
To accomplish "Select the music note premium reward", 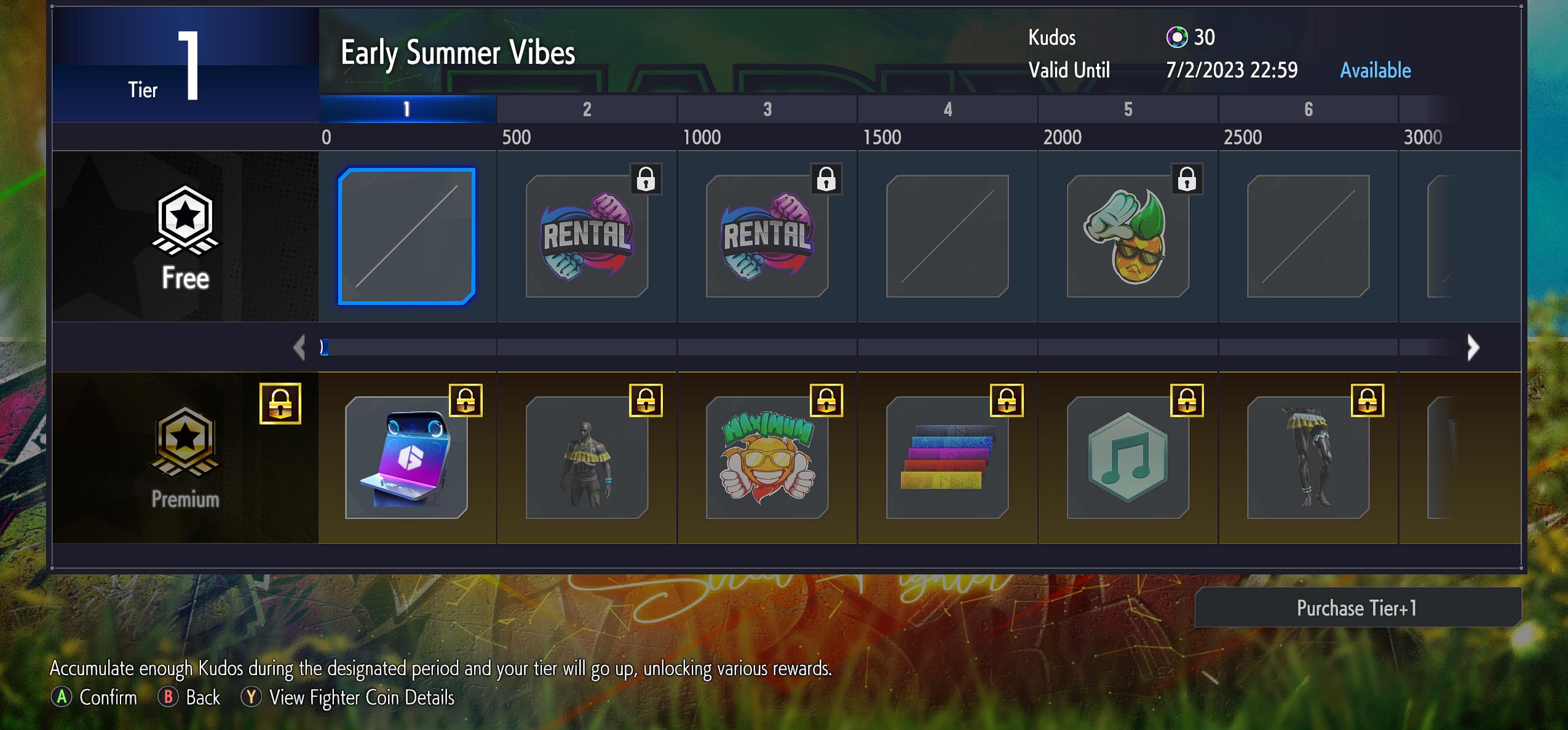I will [1128, 458].
